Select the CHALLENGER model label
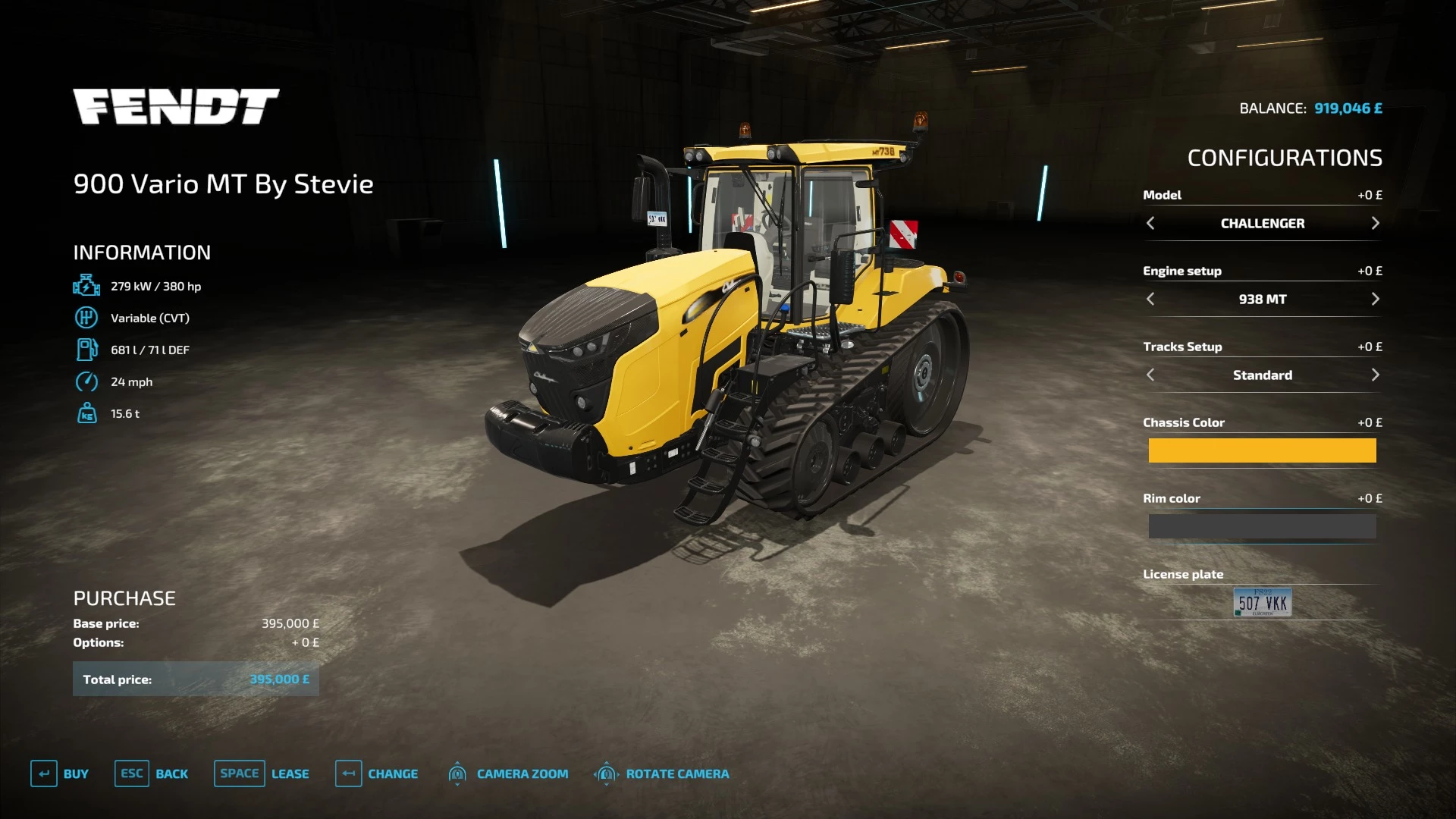The image size is (1456, 819). (1262, 223)
